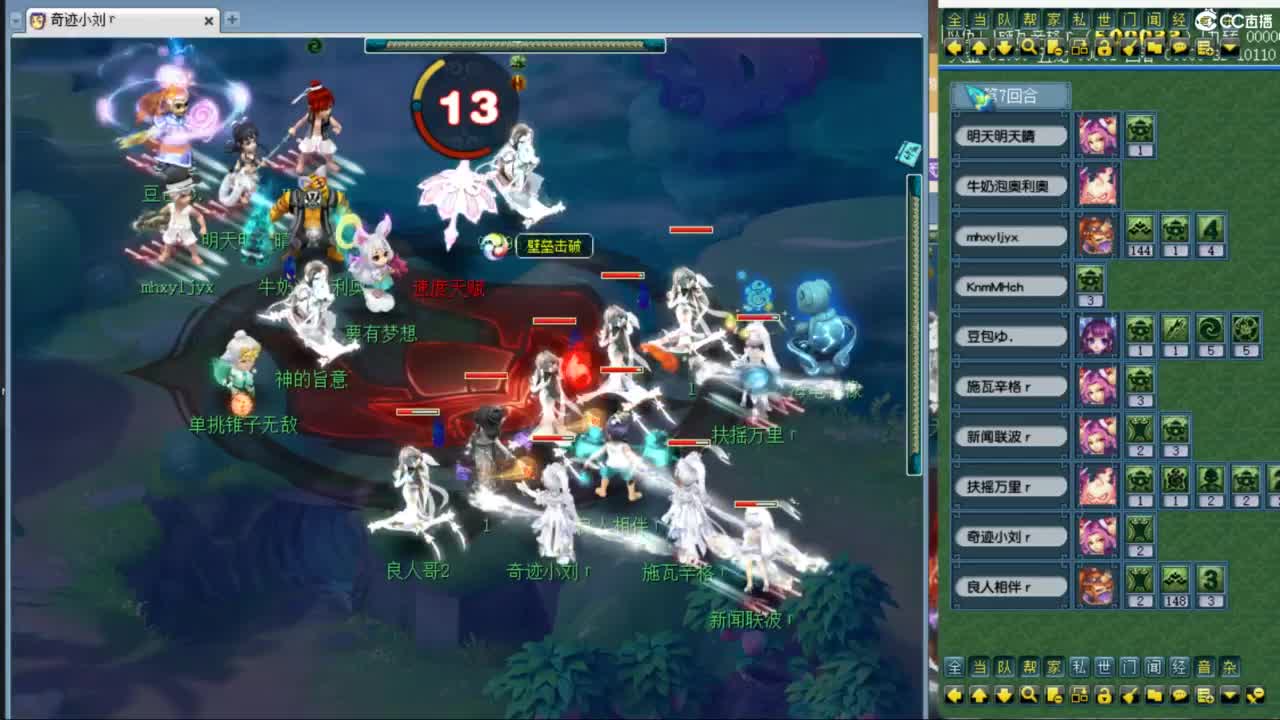Click the 扶摇万里r player name button

pyautogui.click(x=1009, y=486)
